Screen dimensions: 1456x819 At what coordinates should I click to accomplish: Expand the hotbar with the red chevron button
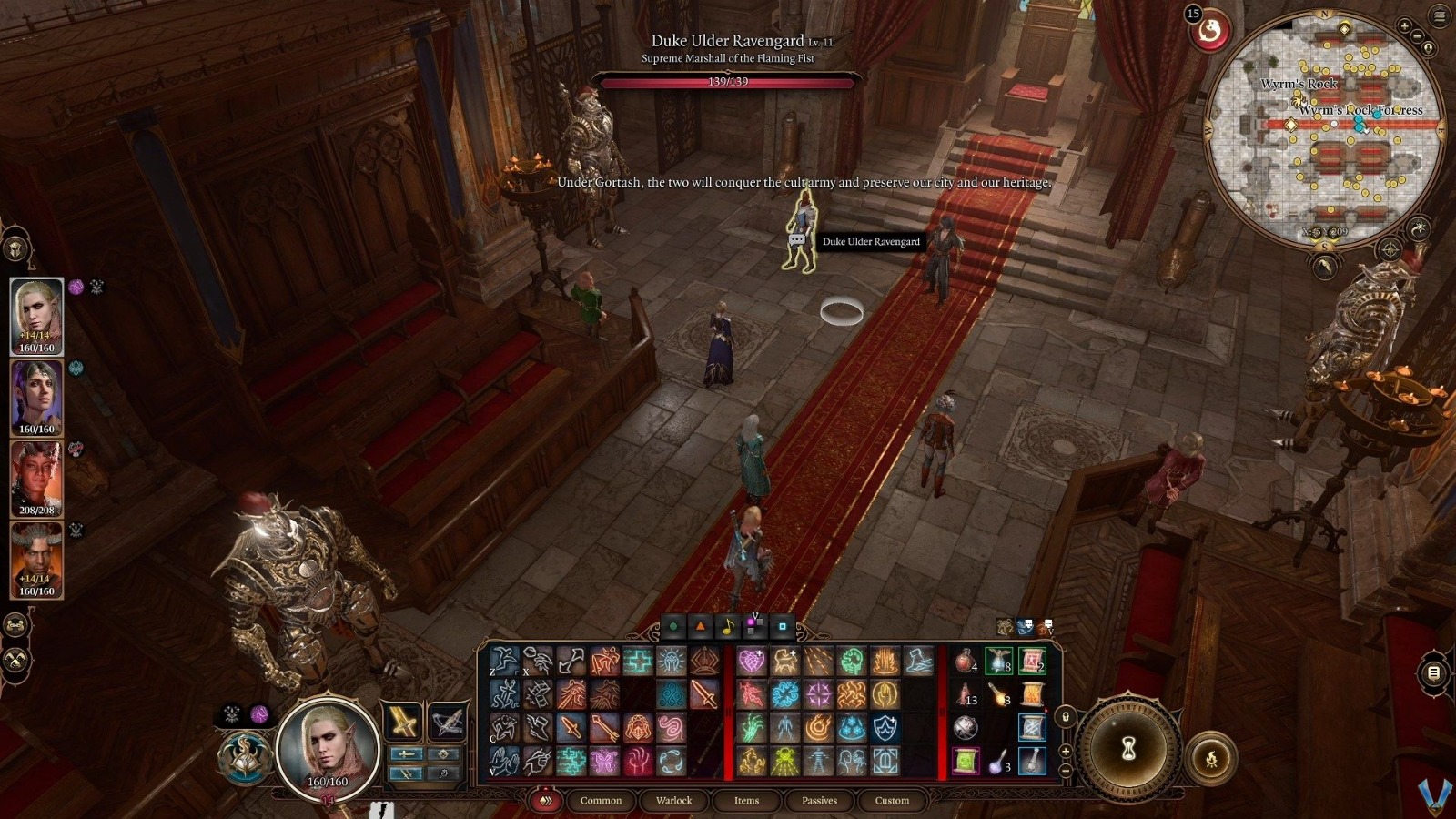pyautogui.click(x=547, y=801)
